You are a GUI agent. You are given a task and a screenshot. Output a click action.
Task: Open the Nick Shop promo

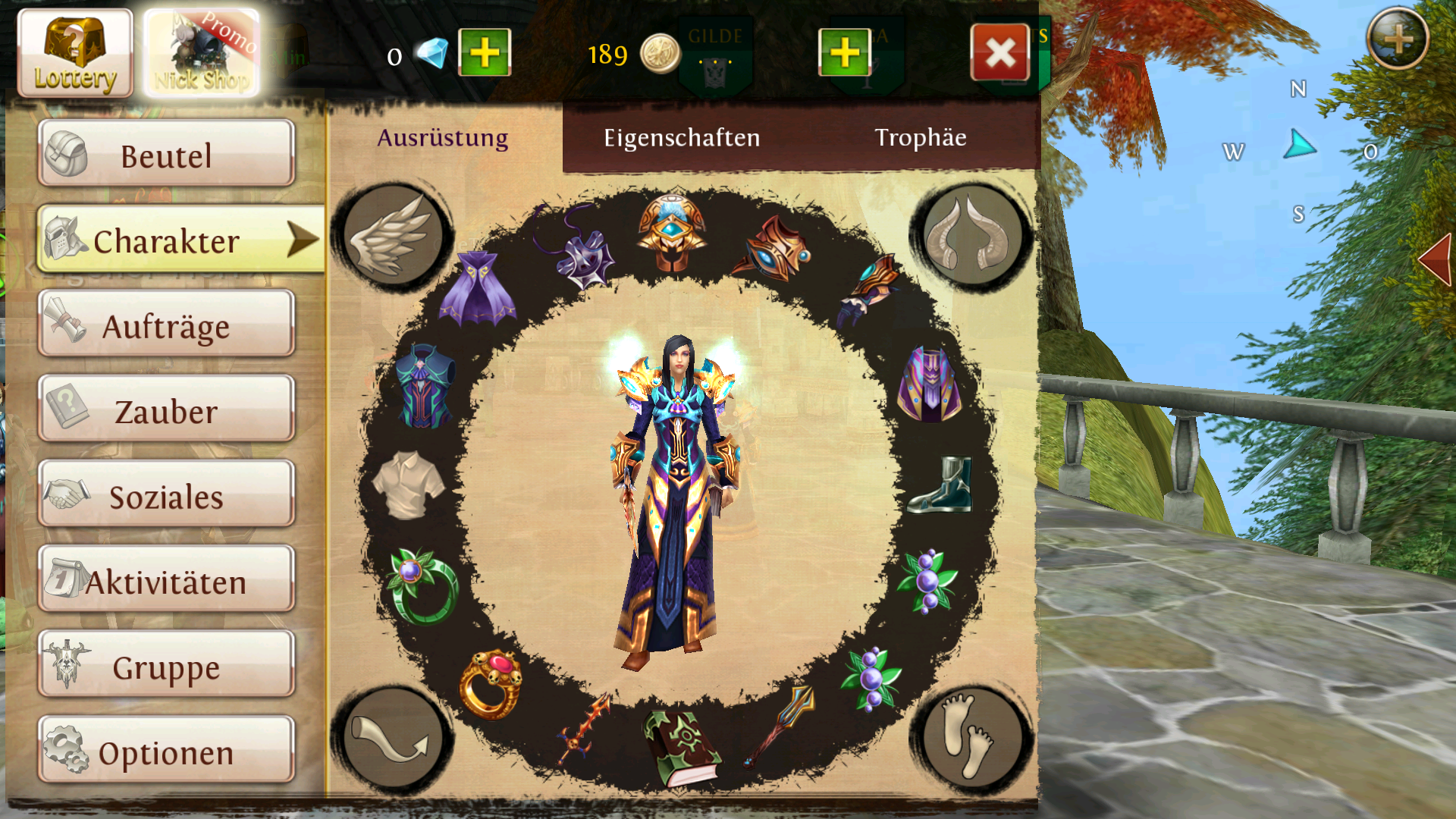click(x=202, y=53)
